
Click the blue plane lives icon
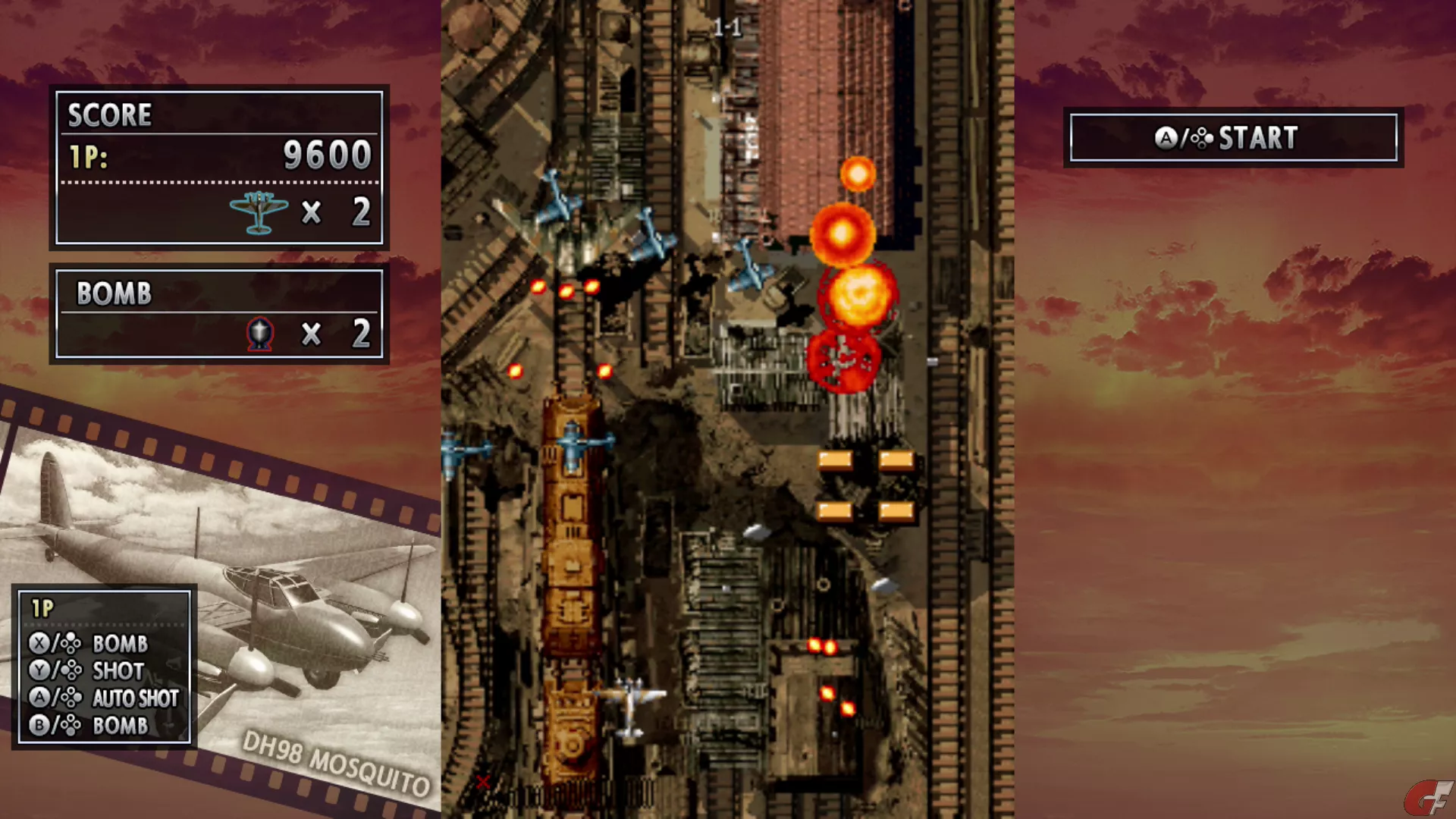(x=259, y=212)
